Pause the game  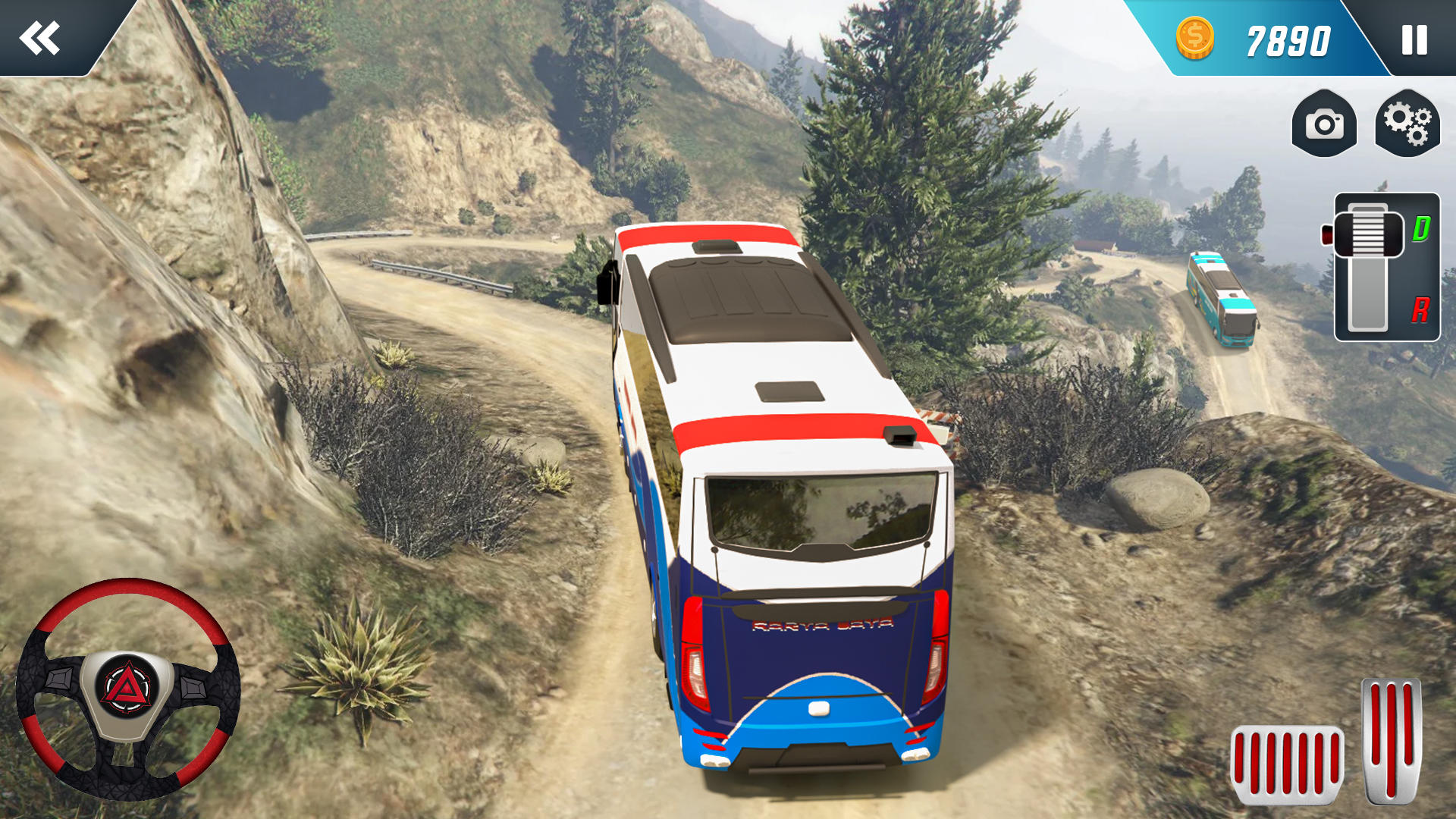(x=1414, y=39)
